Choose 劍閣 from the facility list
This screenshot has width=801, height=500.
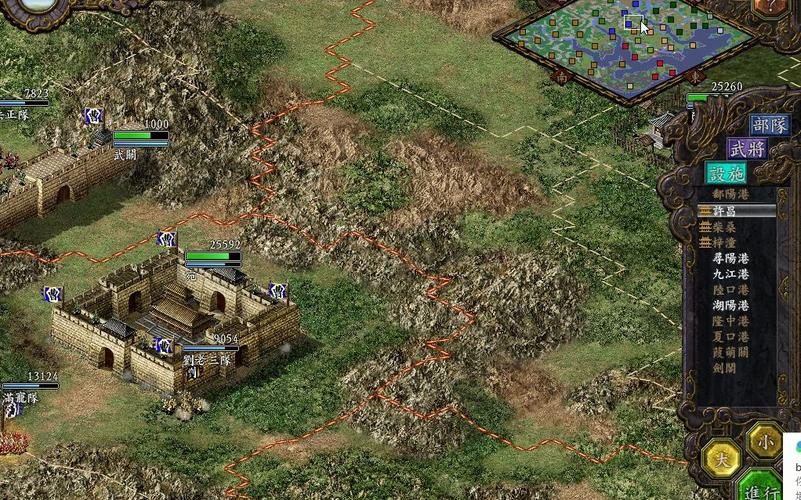click(725, 367)
